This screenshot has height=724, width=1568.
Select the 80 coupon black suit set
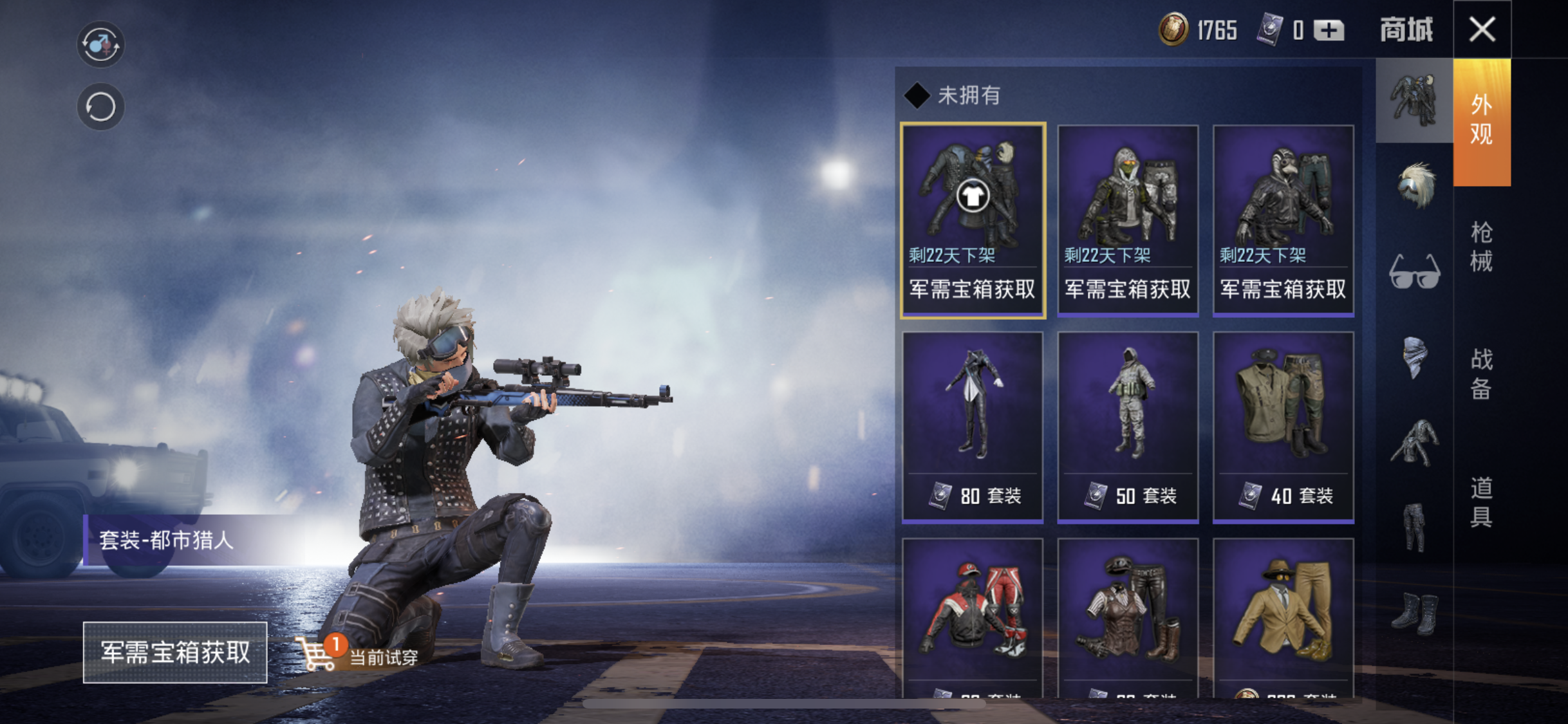point(973,426)
